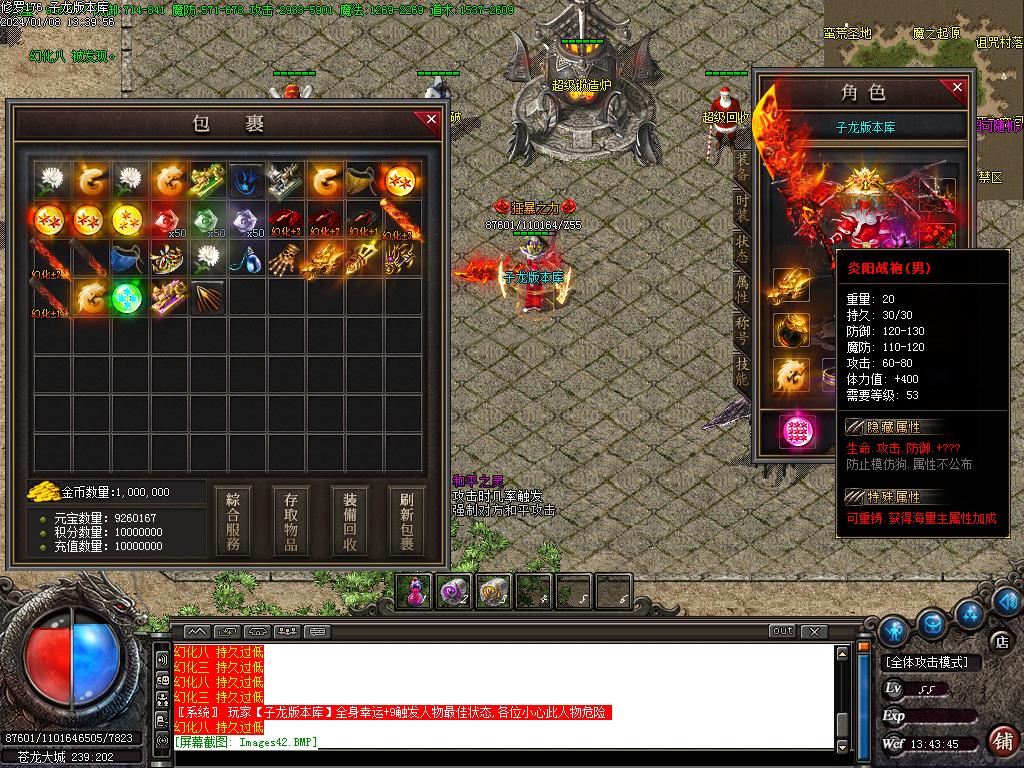Open the 铺 stall button
Image resolution: width=1024 pixels, height=768 pixels.
coord(1001,741)
